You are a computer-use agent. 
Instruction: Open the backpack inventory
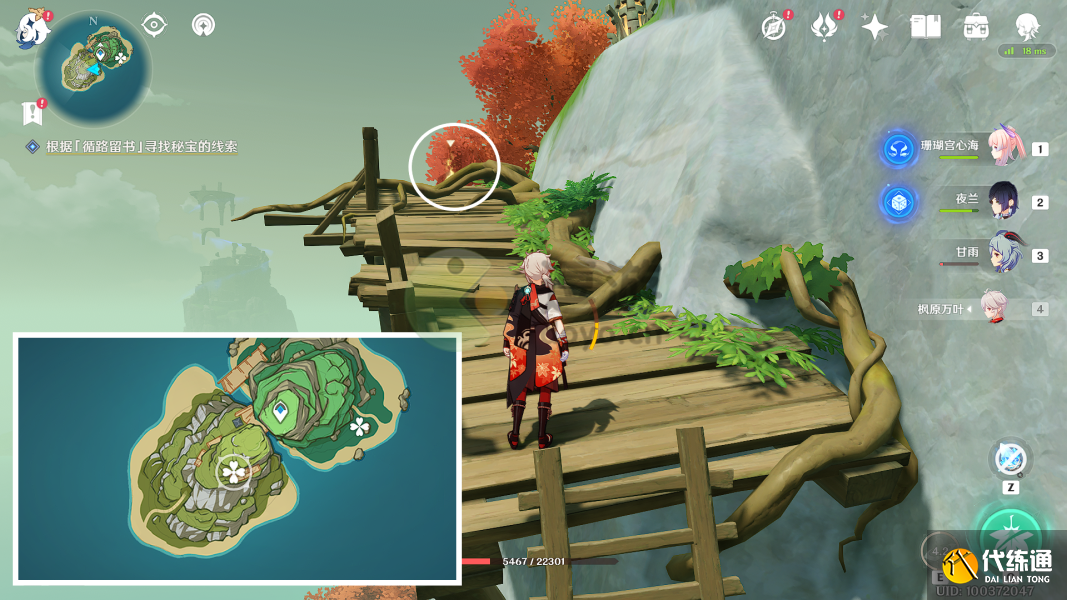(976, 27)
